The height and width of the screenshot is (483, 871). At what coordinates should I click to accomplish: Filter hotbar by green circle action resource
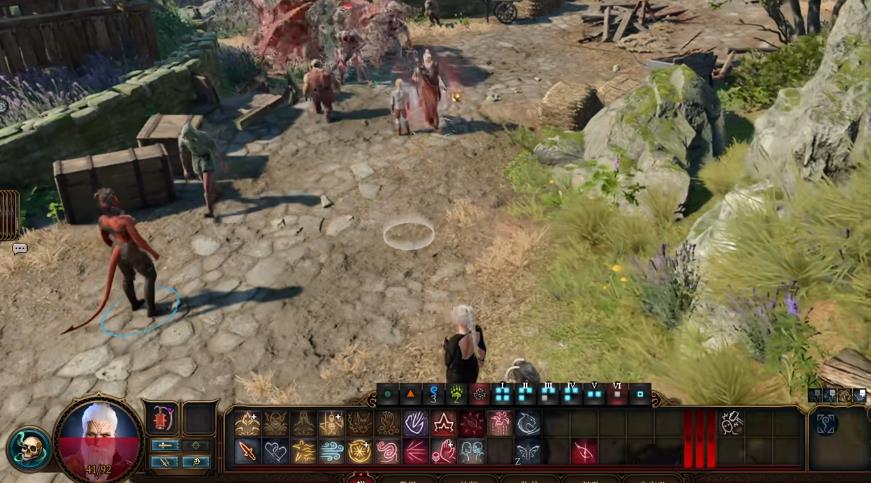pos(389,394)
